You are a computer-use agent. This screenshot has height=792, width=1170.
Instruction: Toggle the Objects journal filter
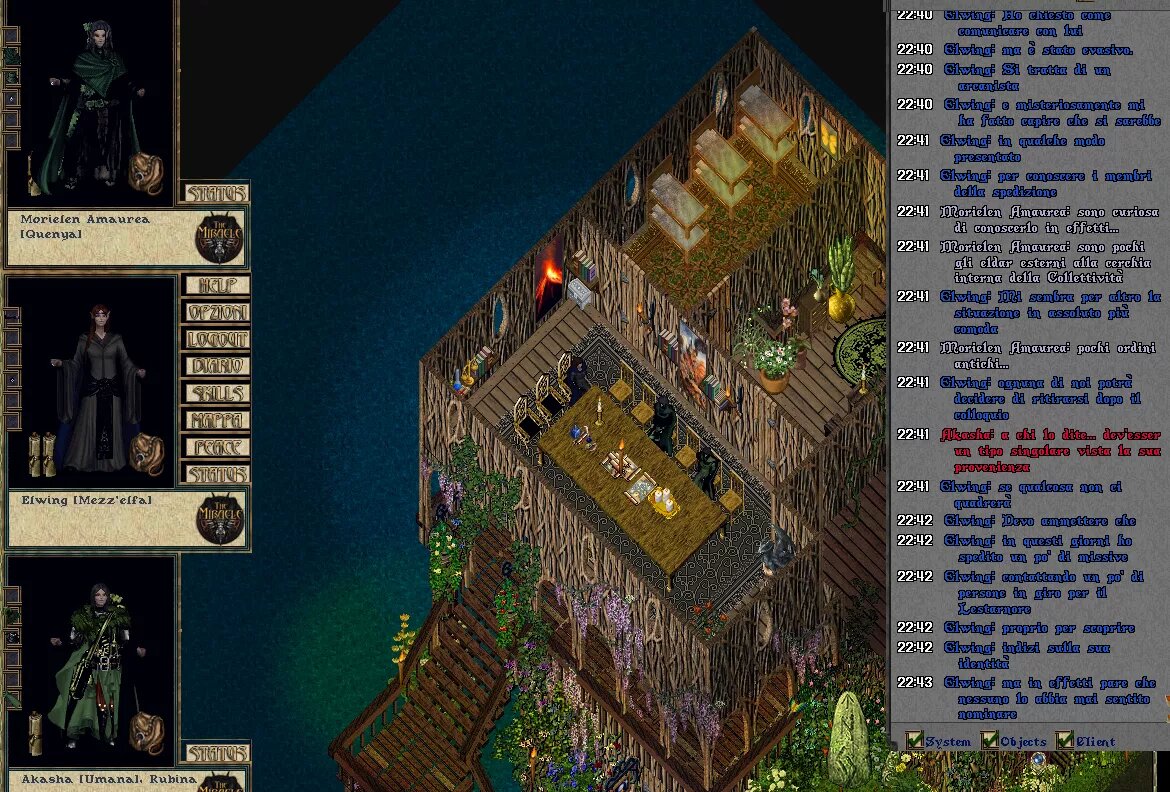pos(990,741)
